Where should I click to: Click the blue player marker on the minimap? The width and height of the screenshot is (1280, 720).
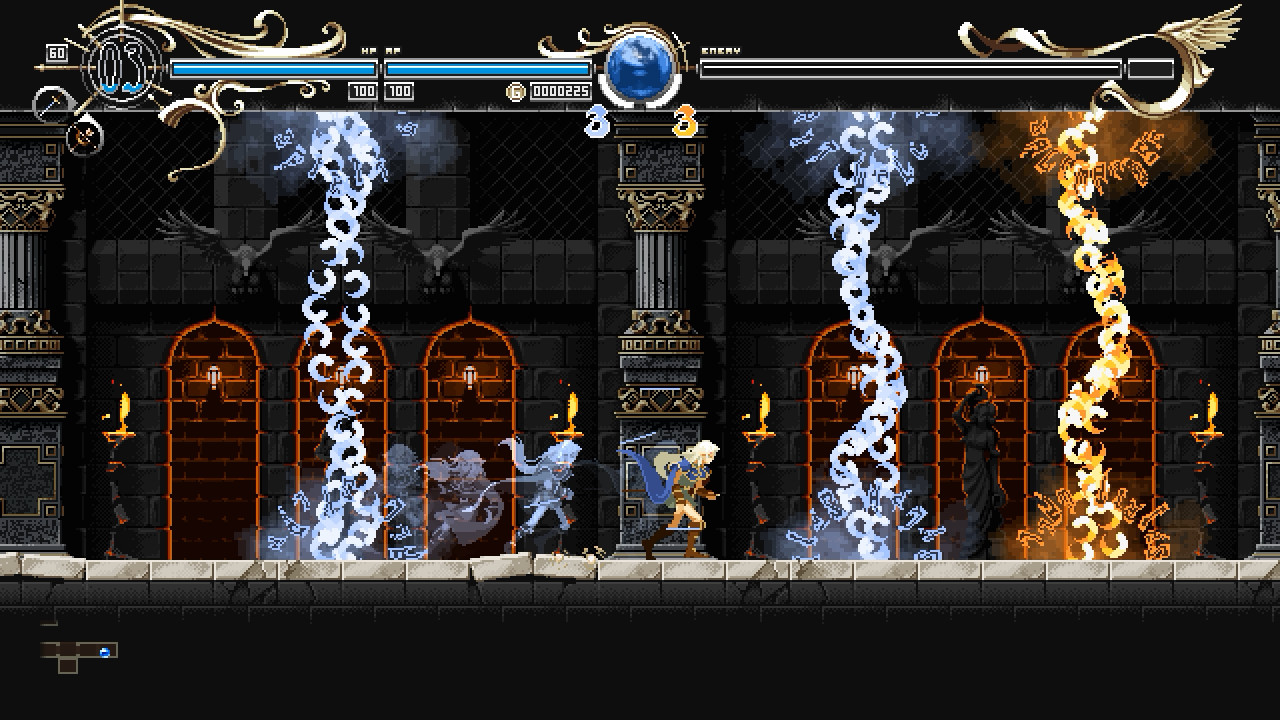click(x=104, y=652)
